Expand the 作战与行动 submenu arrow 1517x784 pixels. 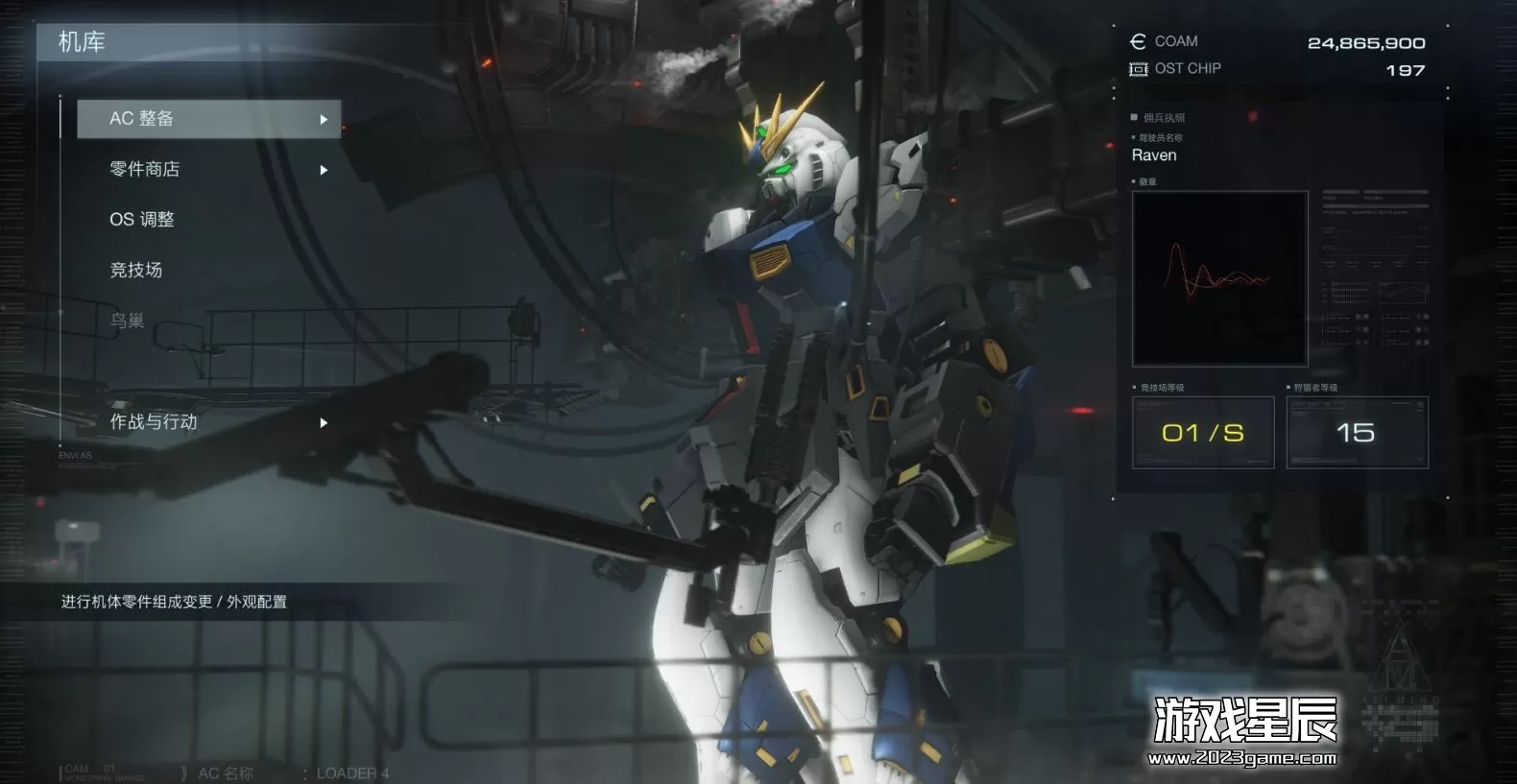324,422
